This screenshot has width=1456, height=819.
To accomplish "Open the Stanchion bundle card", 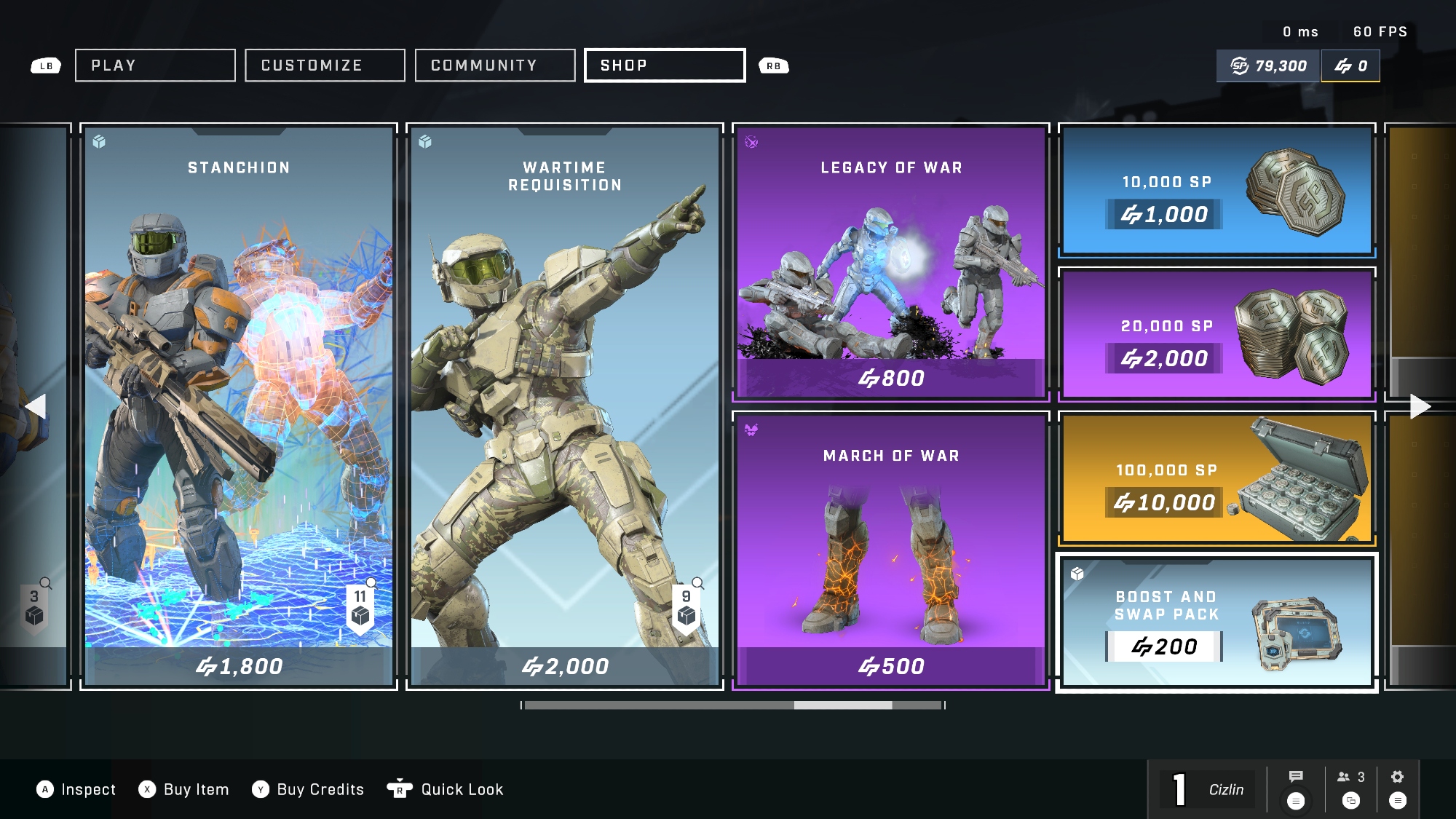I will 239,406.
